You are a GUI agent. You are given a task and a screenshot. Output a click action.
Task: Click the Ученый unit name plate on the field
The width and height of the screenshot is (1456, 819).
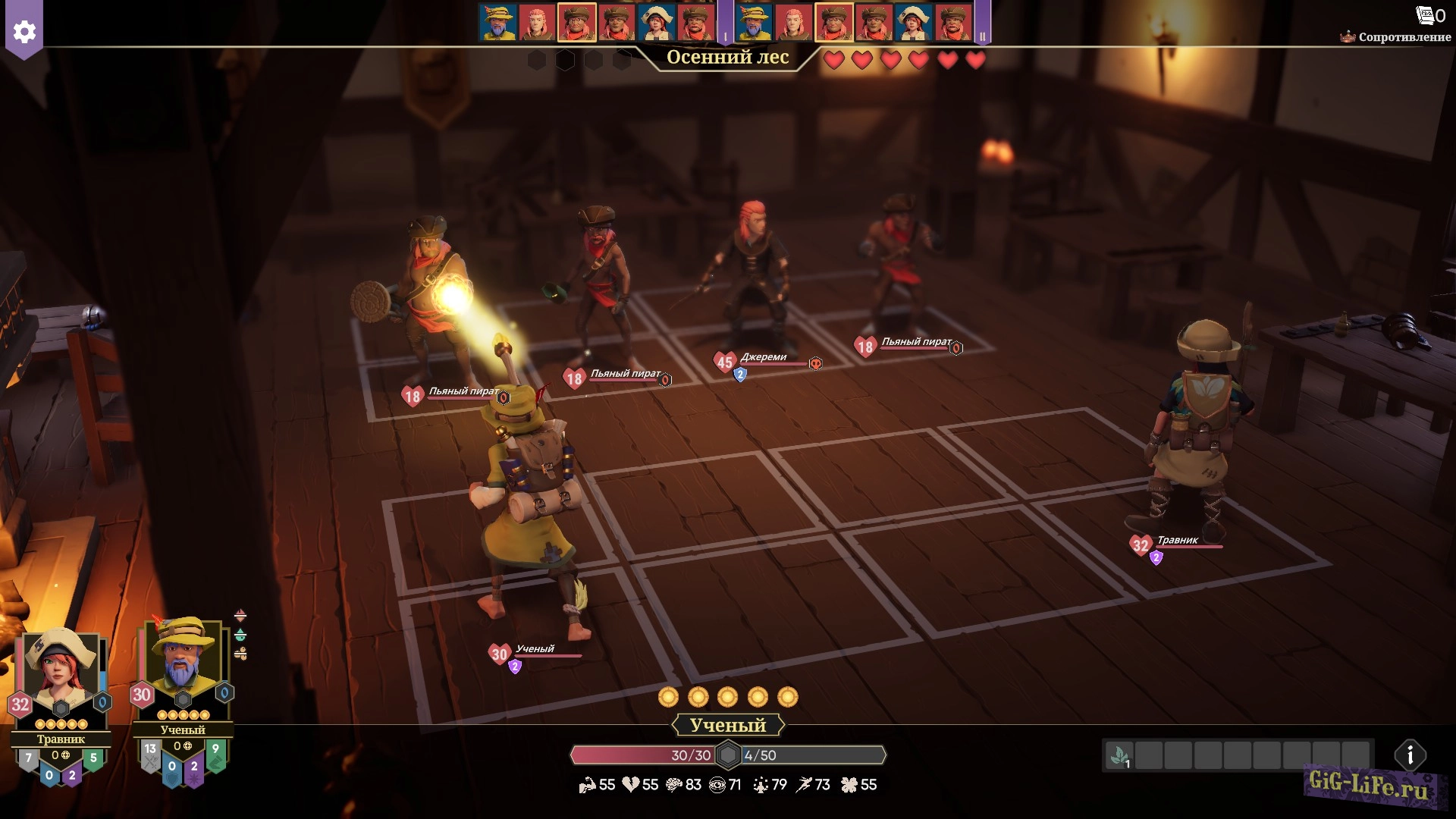tap(535, 649)
